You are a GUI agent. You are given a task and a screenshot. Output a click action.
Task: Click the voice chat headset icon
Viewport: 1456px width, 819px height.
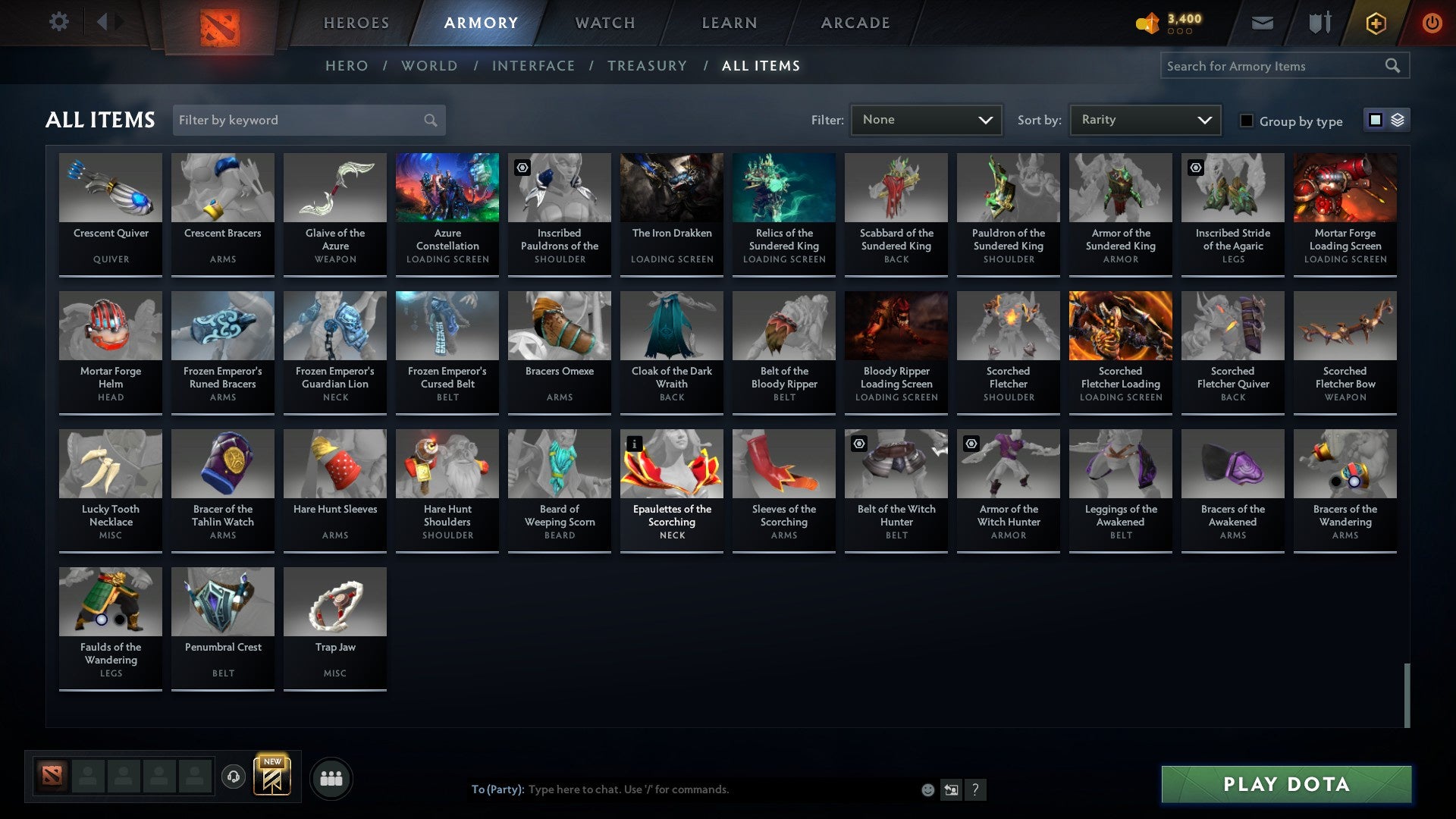click(x=234, y=777)
